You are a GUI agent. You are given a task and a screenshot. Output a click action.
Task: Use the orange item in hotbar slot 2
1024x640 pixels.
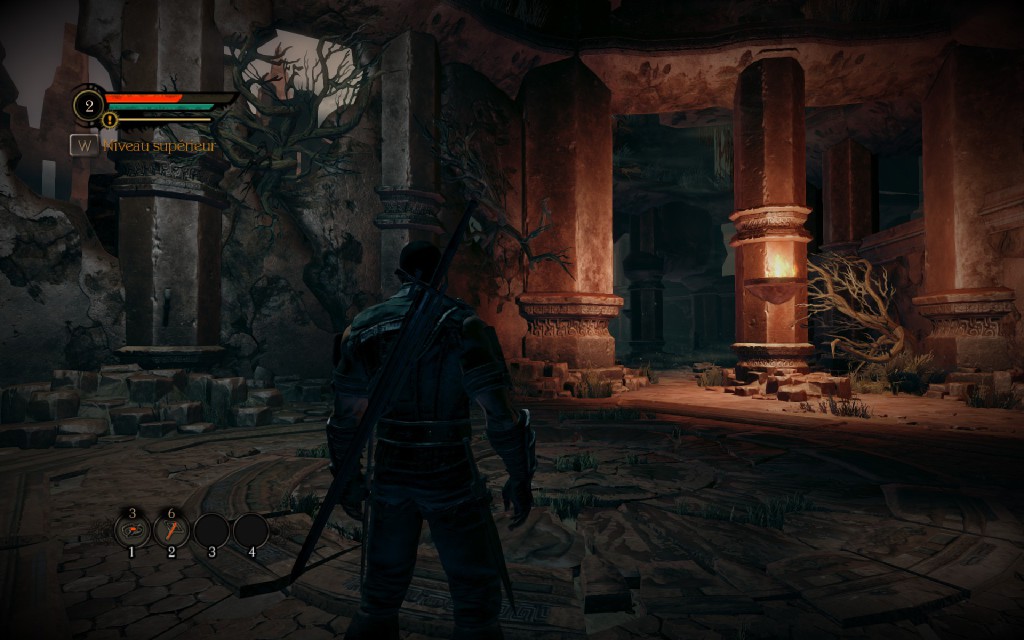(171, 530)
